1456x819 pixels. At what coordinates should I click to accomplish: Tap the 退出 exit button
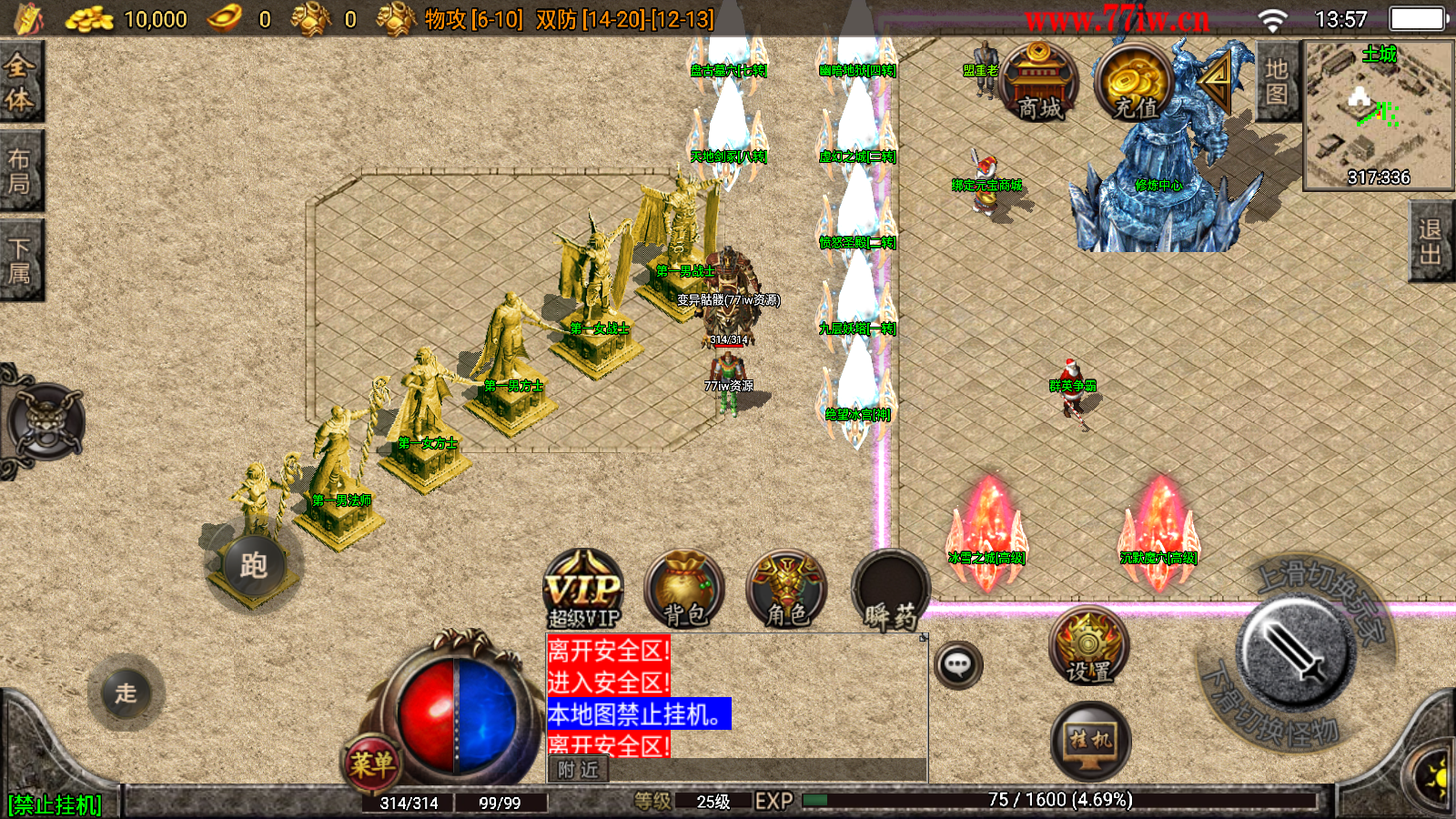point(1431,242)
